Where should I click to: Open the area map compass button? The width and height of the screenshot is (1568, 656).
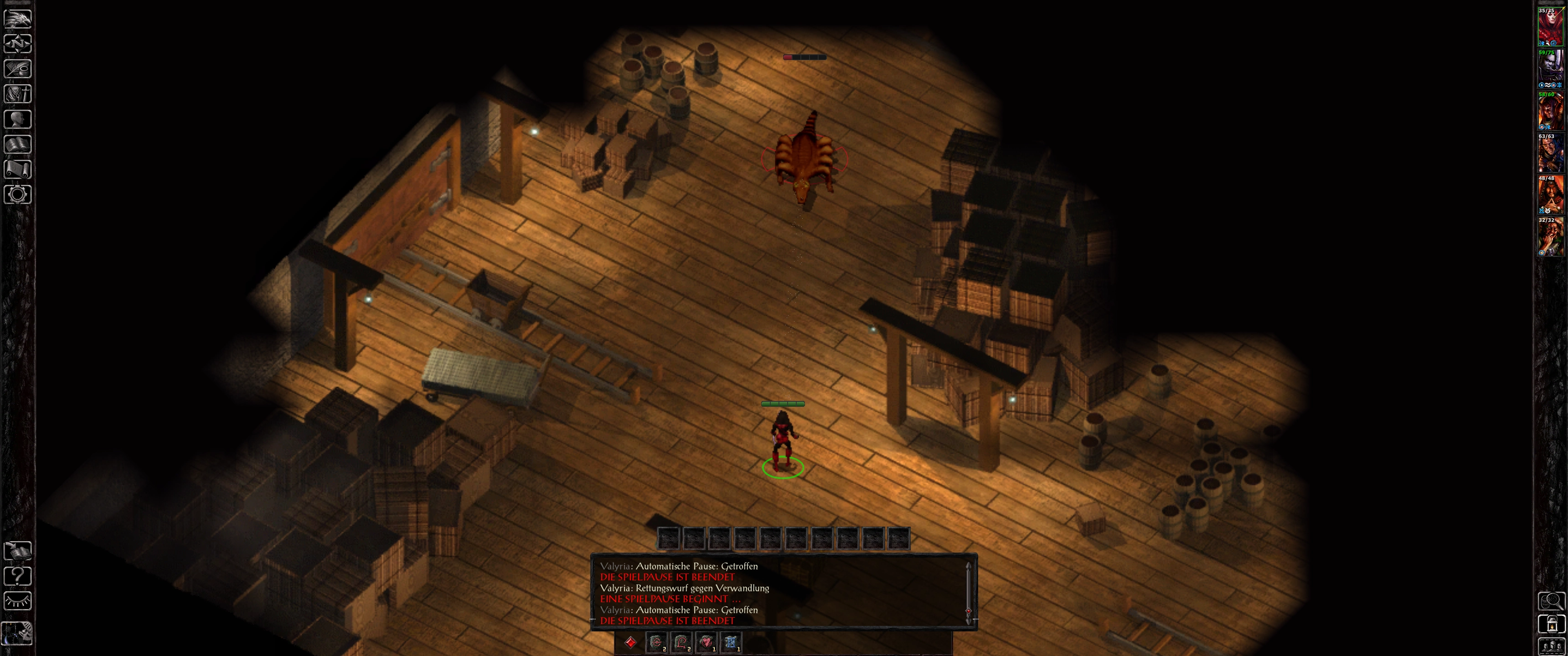(x=18, y=44)
